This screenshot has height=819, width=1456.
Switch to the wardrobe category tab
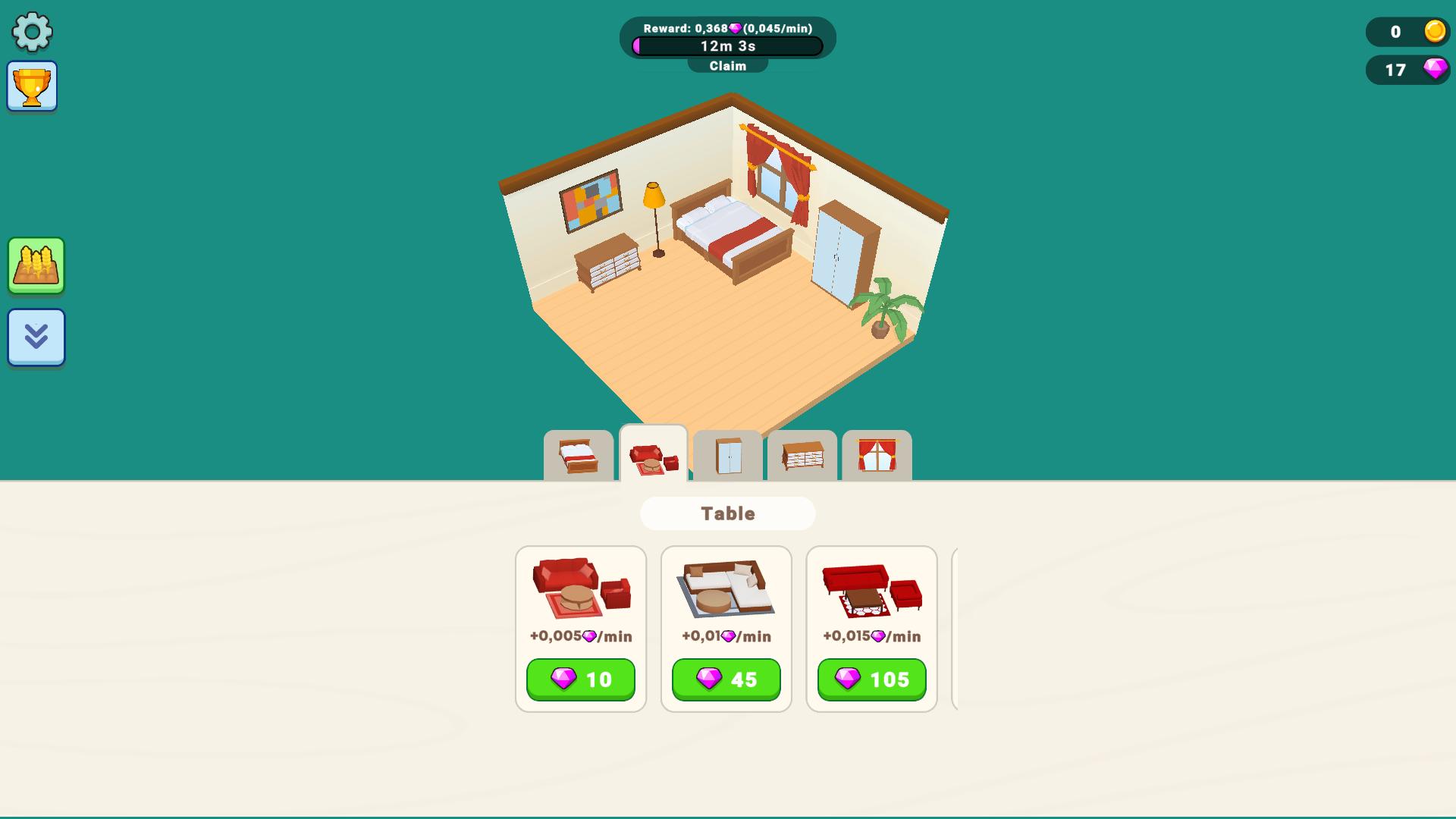click(727, 455)
